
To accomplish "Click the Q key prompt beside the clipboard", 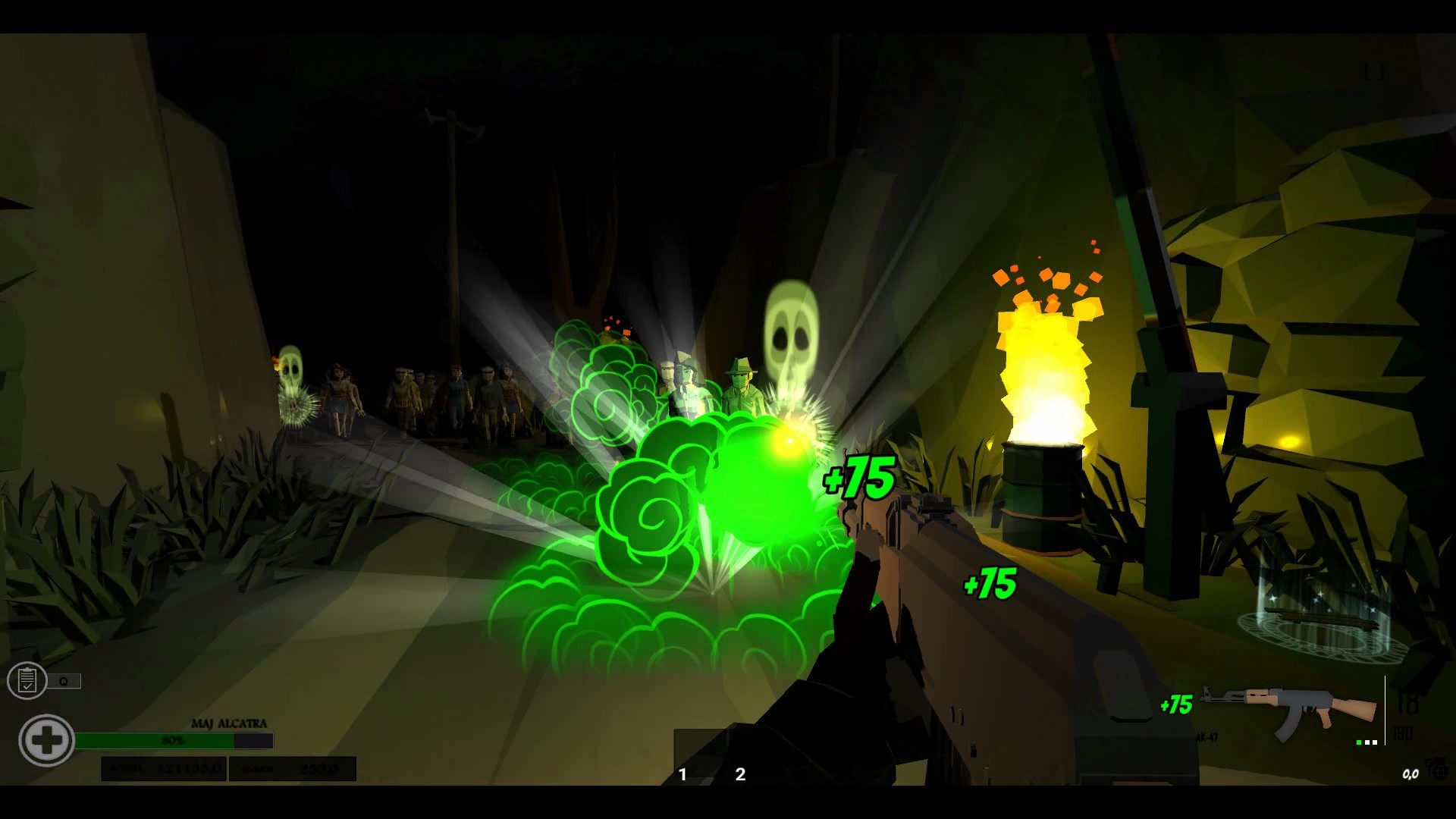I will [64, 680].
